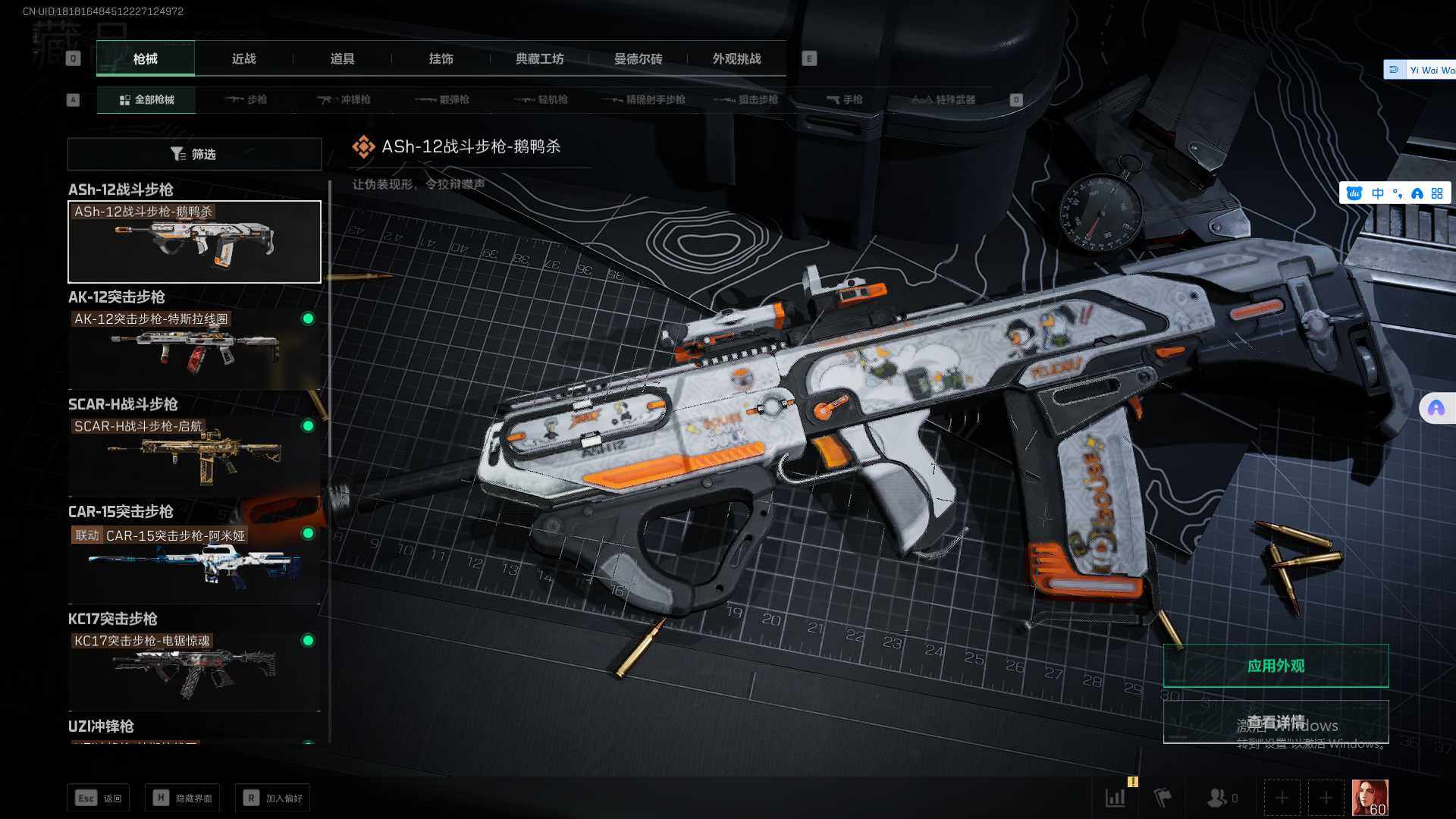Select the 挂饰 charms tab
This screenshot has height=819, width=1456.
pyautogui.click(x=441, y=58)
